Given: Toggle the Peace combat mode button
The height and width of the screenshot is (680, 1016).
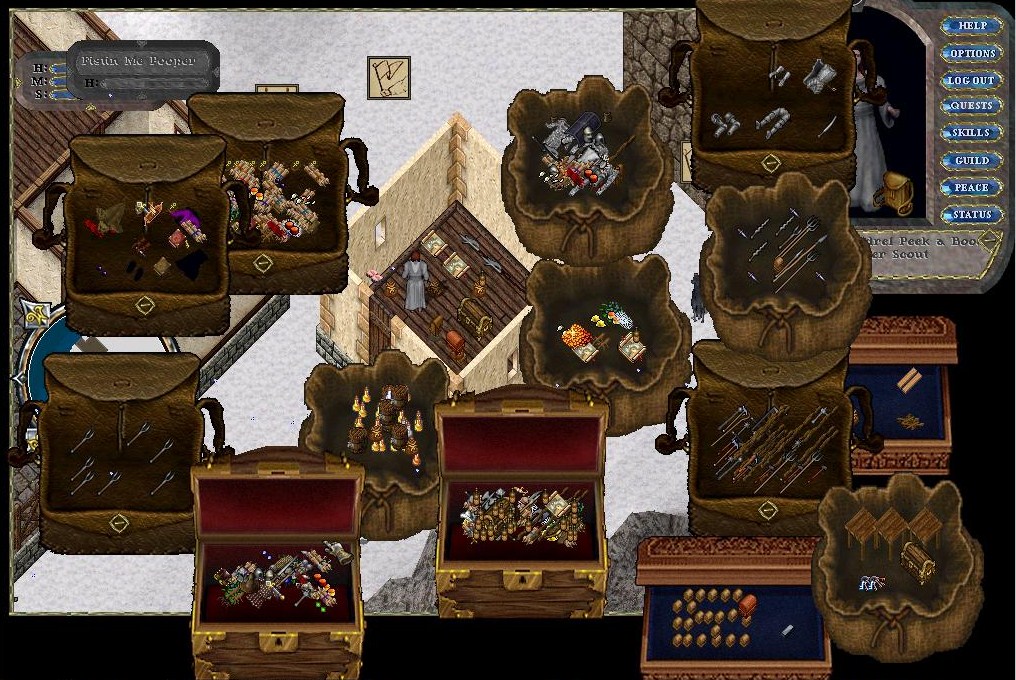Looking at the screenshot, I should coord(972,187).
